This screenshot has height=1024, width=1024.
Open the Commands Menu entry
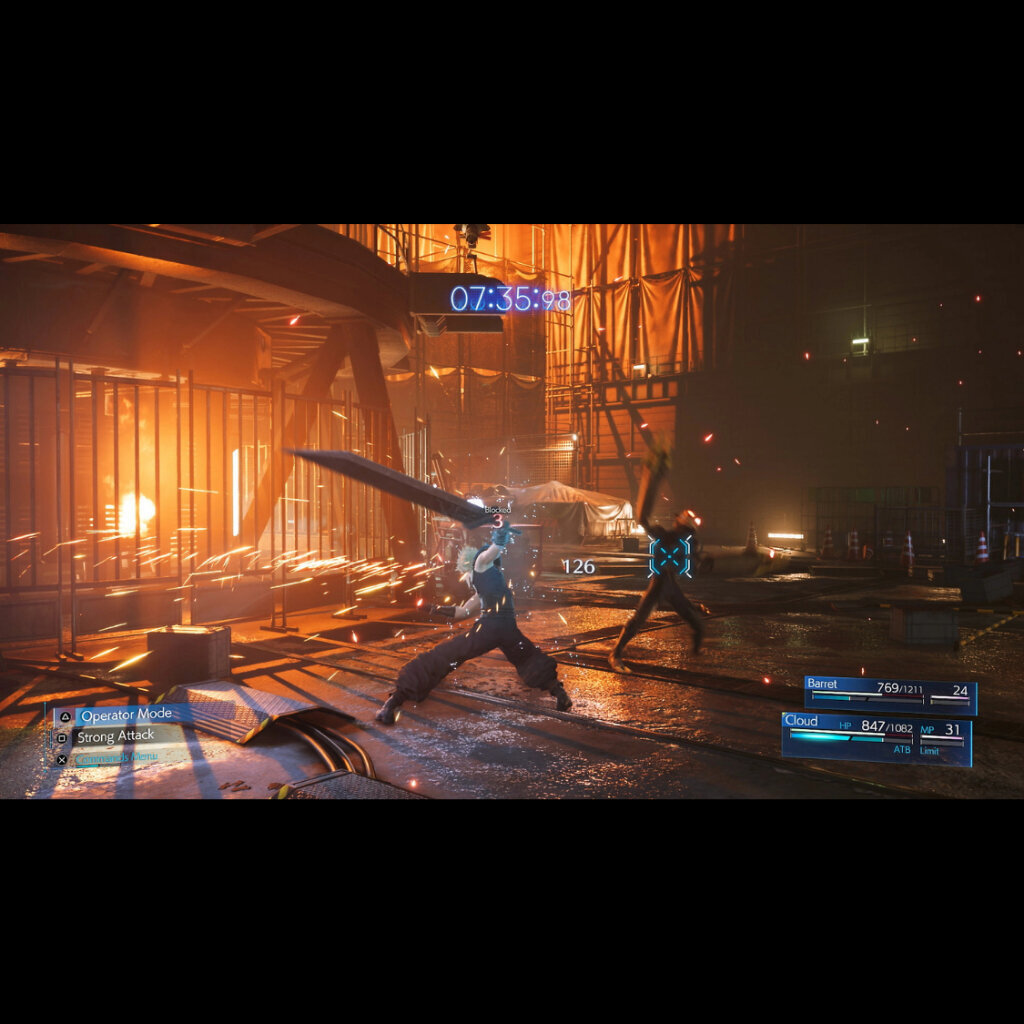116,758
